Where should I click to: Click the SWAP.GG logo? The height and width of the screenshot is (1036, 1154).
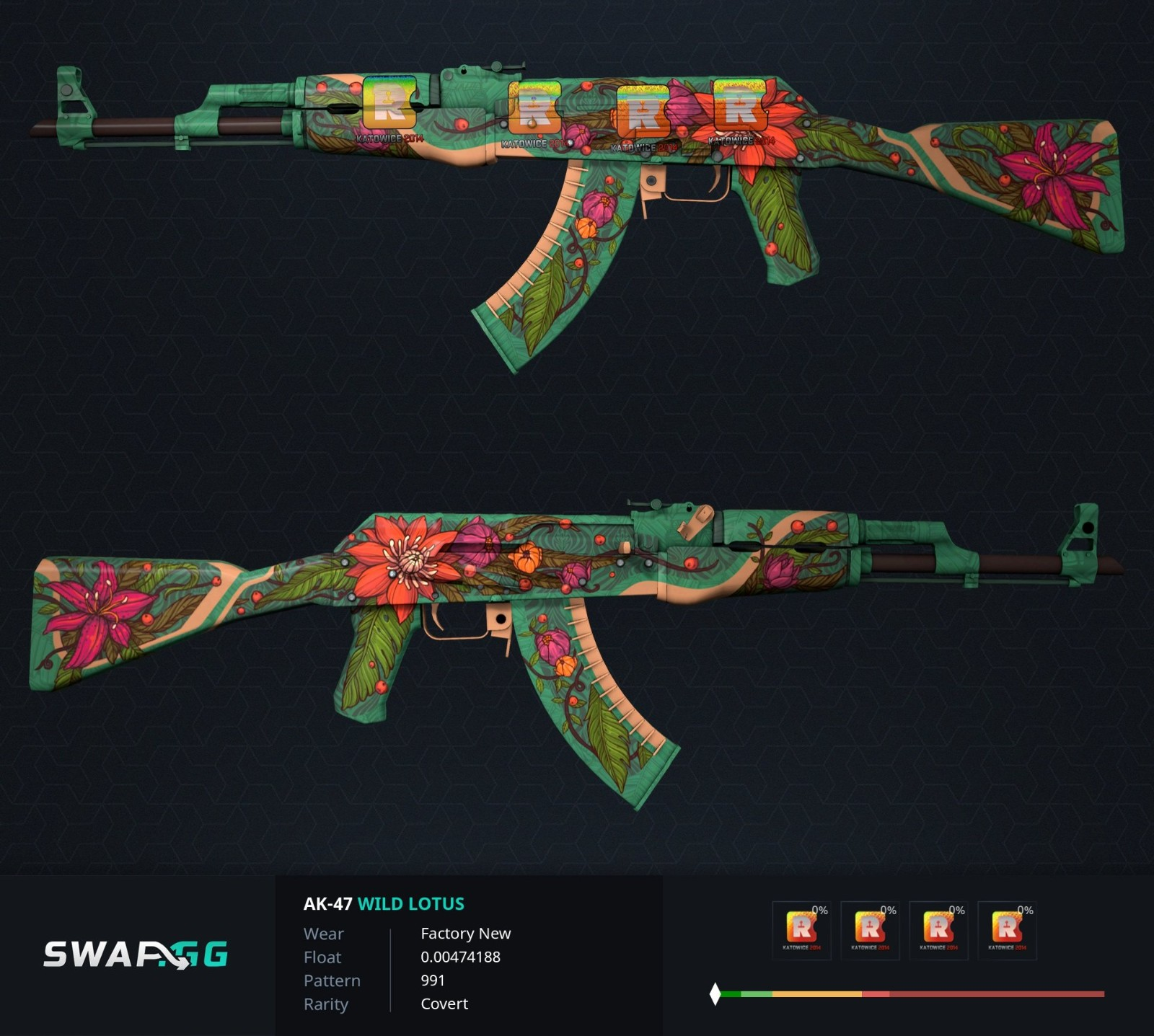(x=134, y=953)
